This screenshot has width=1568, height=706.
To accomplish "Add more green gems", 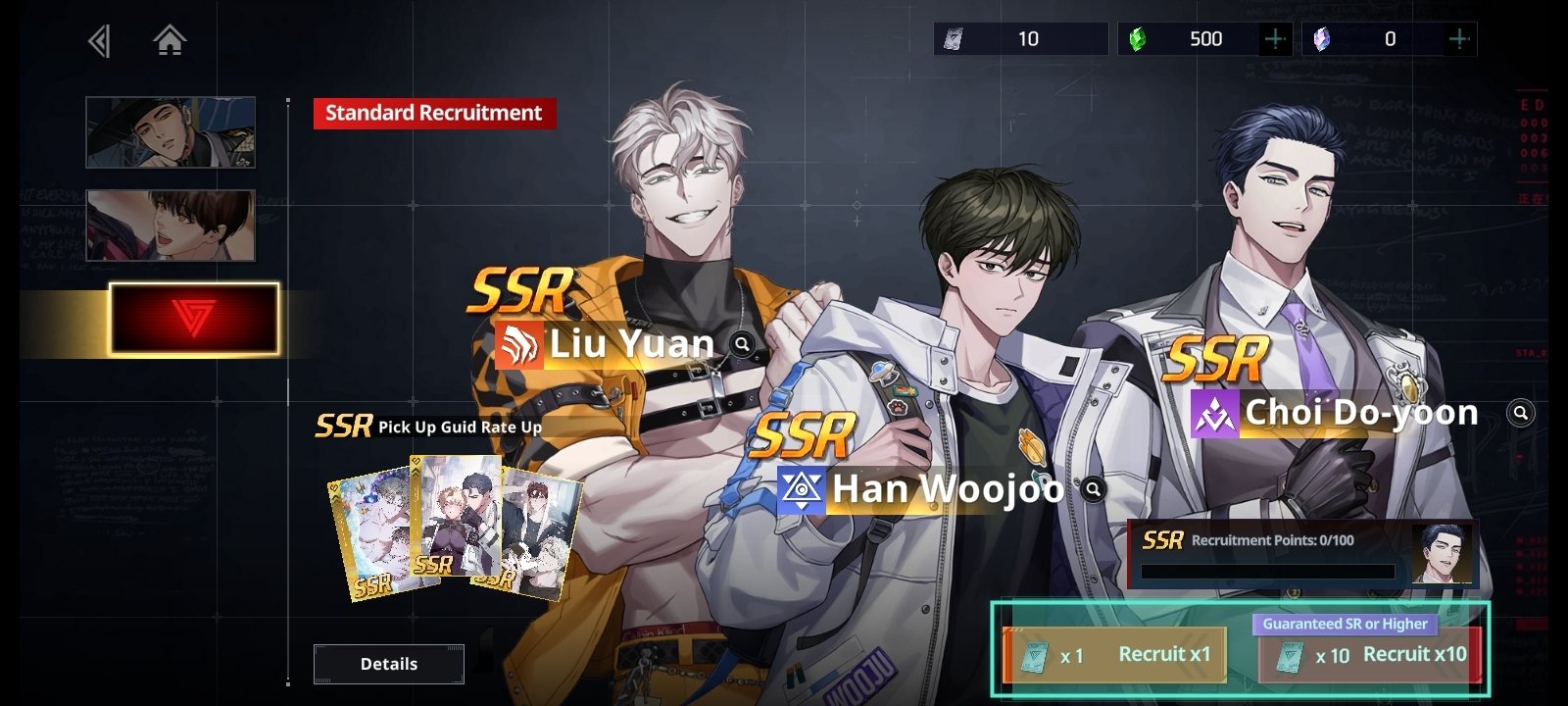I will click(x=1275, y=39).
